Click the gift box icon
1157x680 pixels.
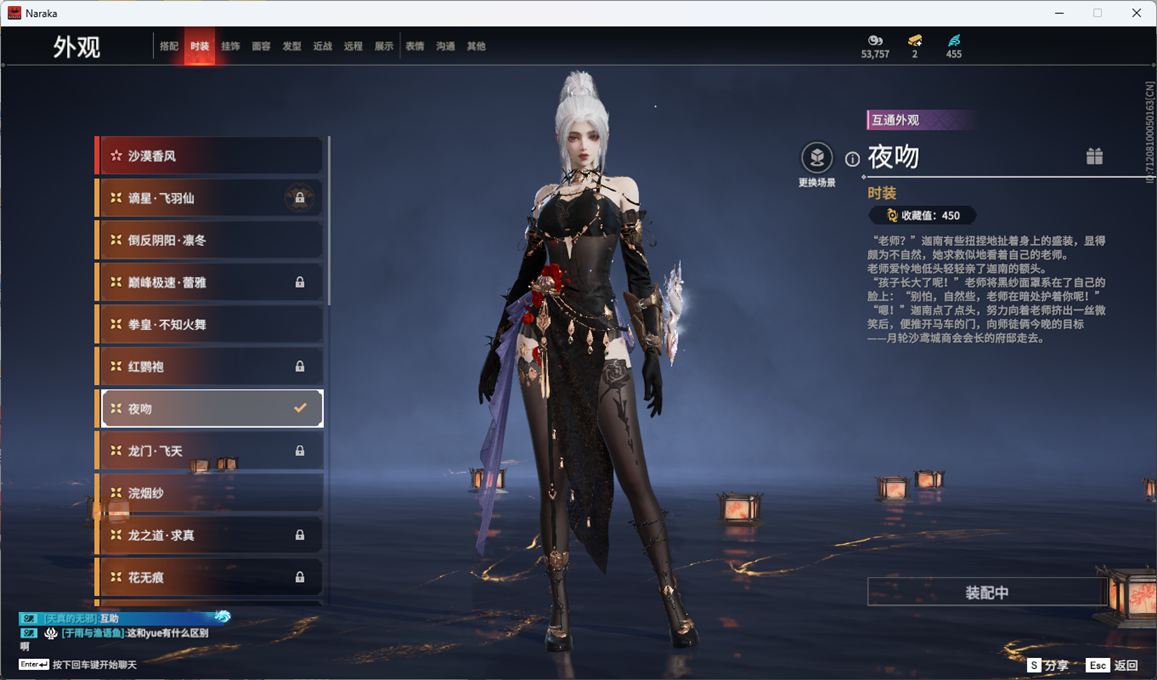(x=1095, y=156)
